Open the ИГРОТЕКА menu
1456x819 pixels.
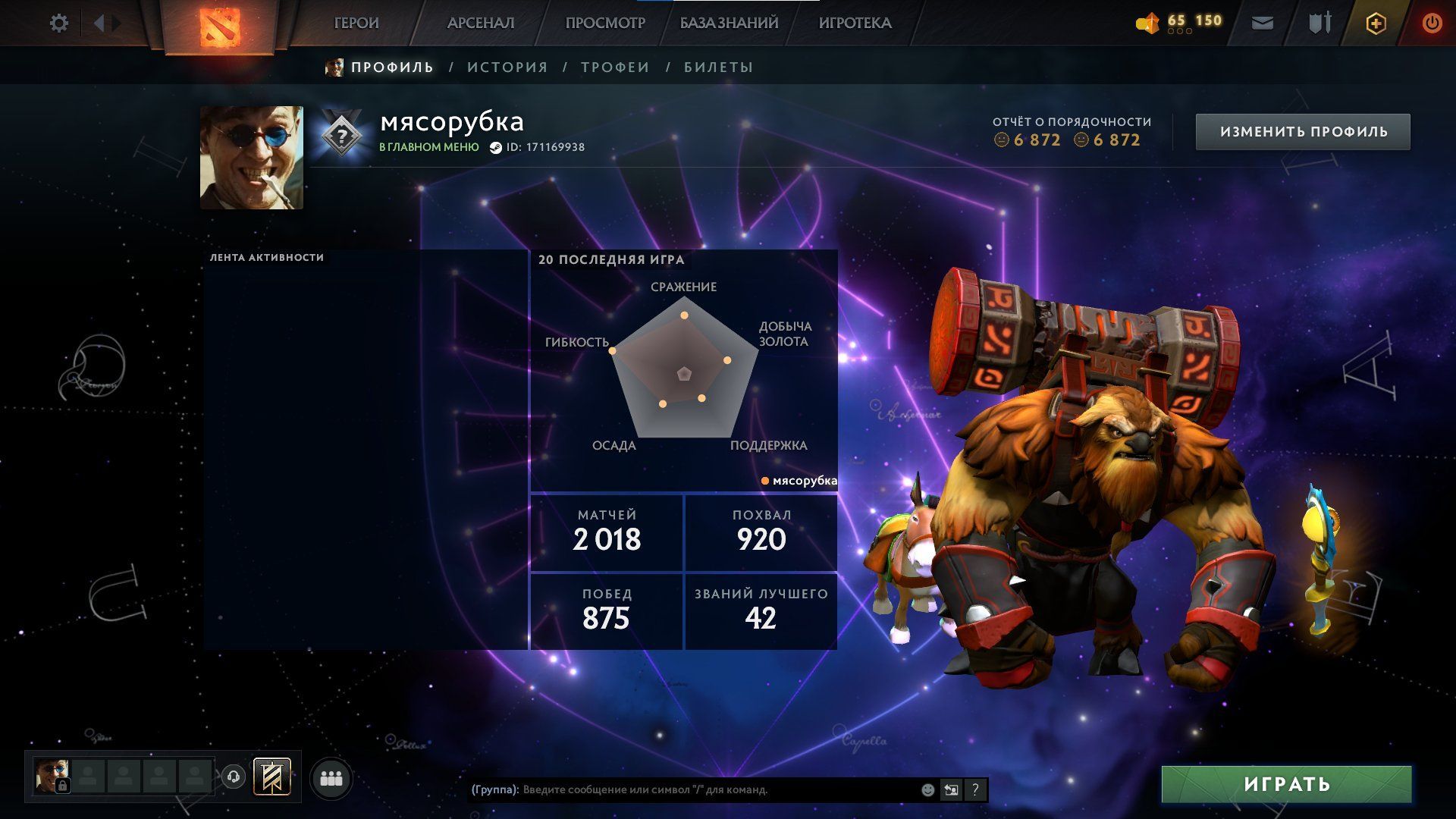855,24
